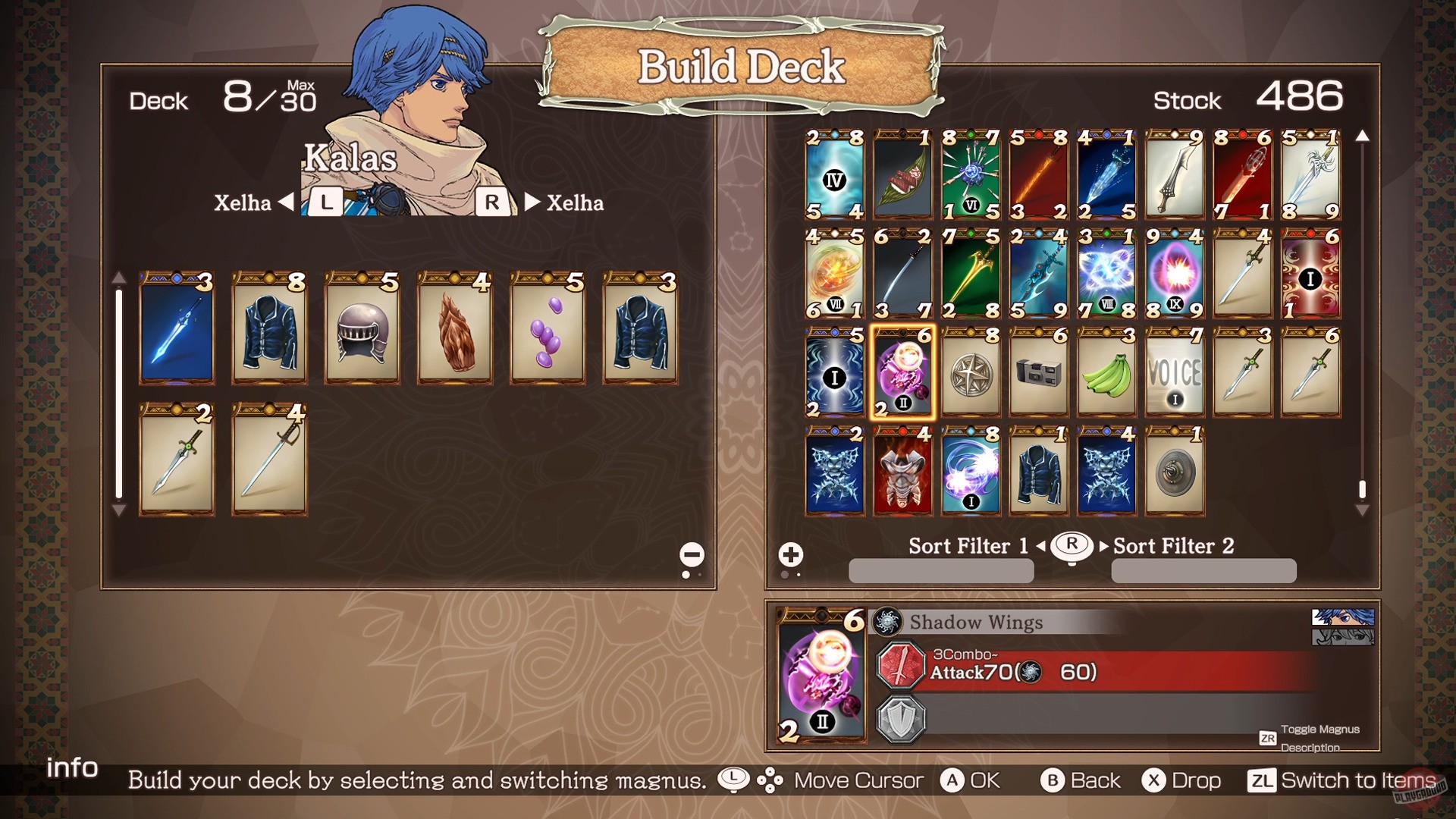The height and width of the screenshot is (819, 1456).
Task: Click the plus icon beside the stock grid
Action: coord(791,554)
